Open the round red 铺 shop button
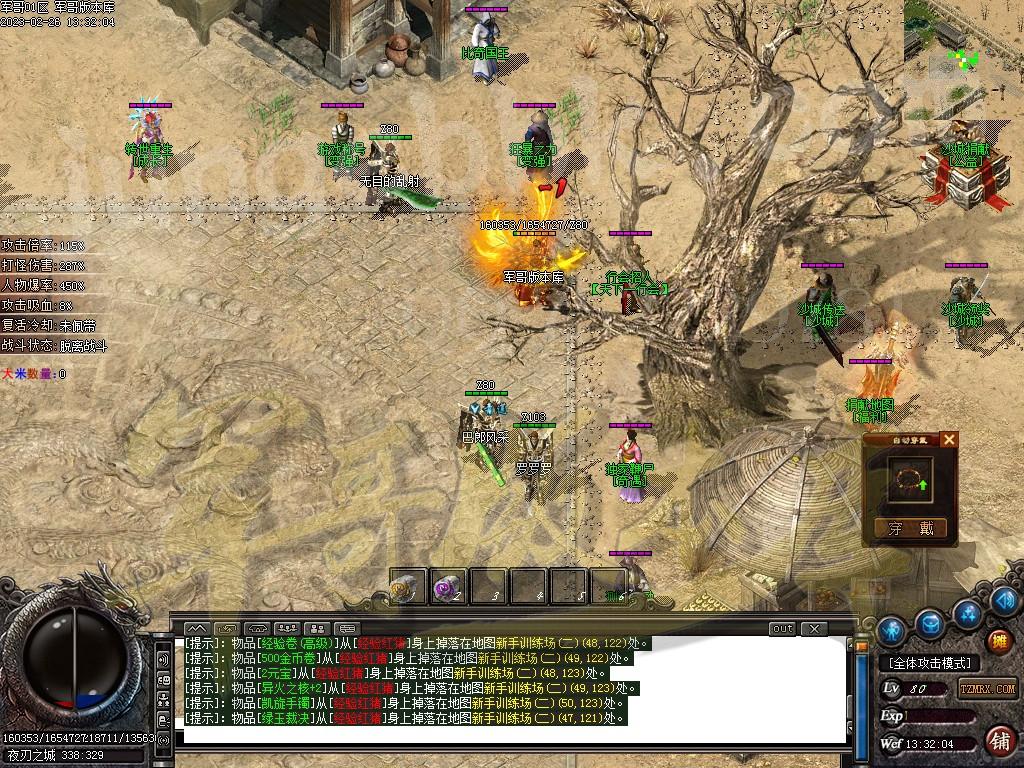Image resolution: width=1024 pixels, height=768 pixels. pyautogui.click(x=998, y=741)
